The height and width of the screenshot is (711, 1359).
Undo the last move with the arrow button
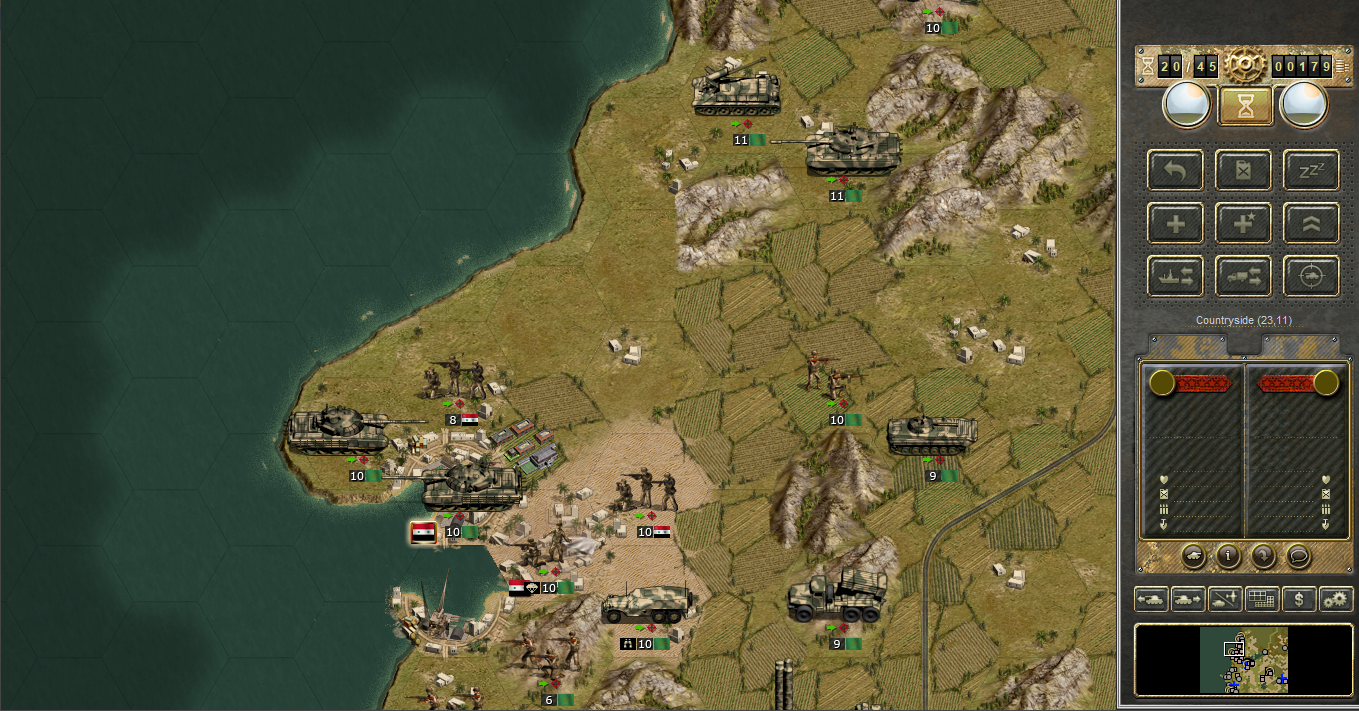click(x=1176, y=170)
